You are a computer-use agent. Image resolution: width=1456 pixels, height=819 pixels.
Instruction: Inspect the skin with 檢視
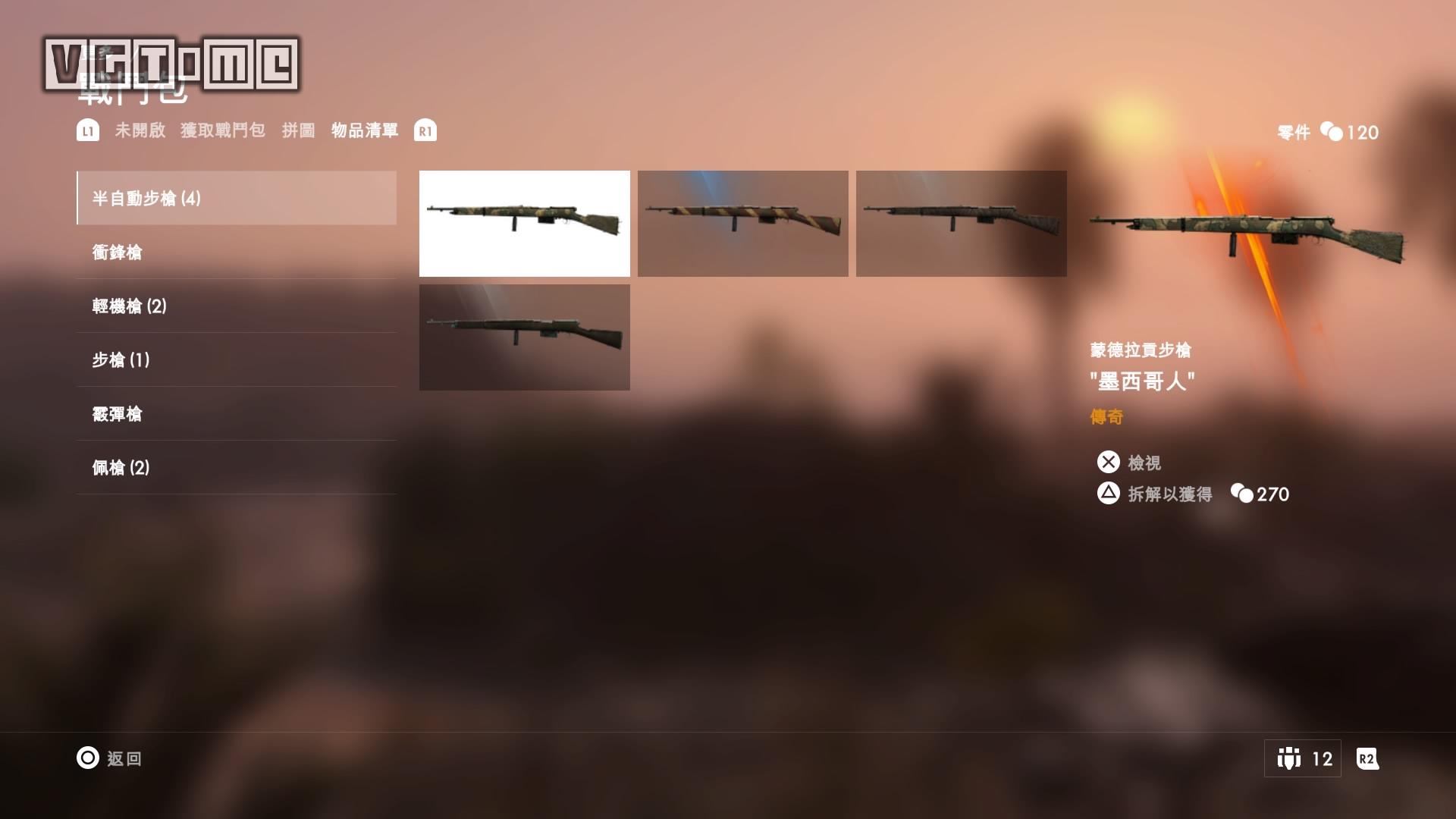point(1129,463)
